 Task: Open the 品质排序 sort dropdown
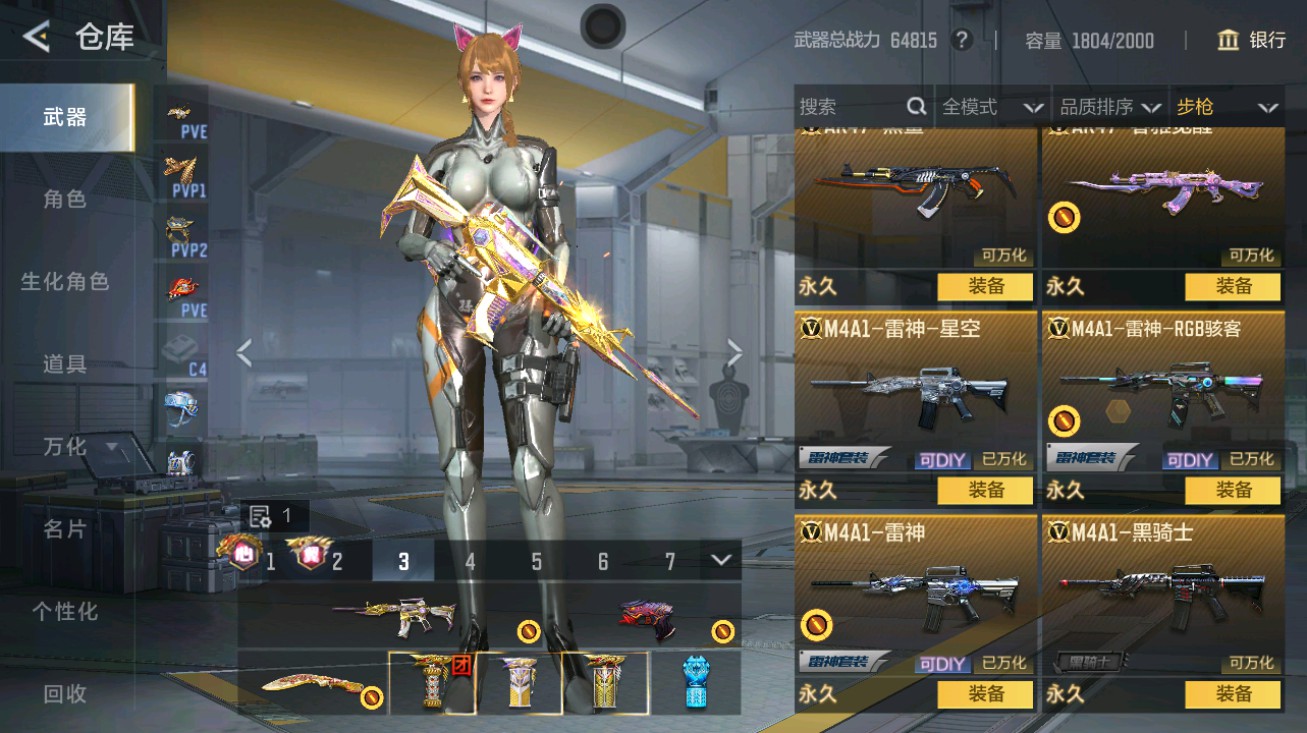tap(1109, 107)
